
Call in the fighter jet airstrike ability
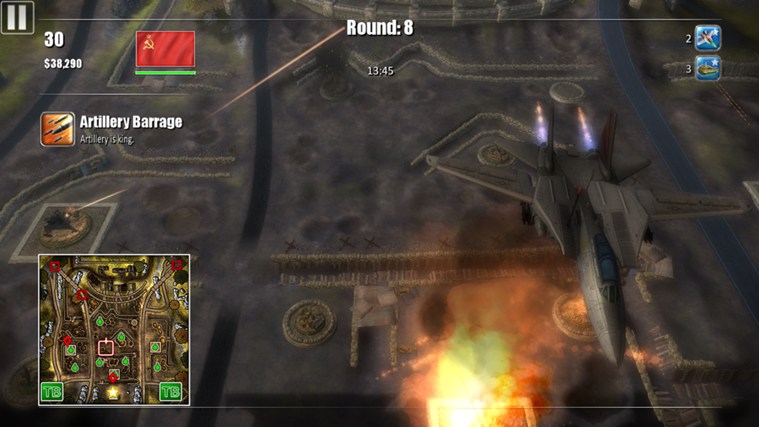pyautogui.click(x=708, y=39)
